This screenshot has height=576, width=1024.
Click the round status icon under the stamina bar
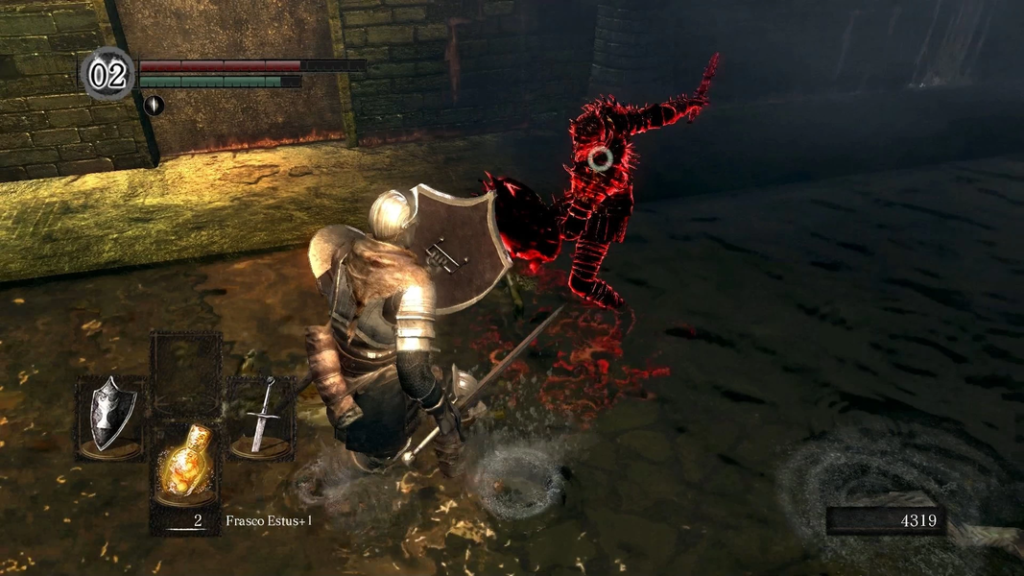point(154,104)
